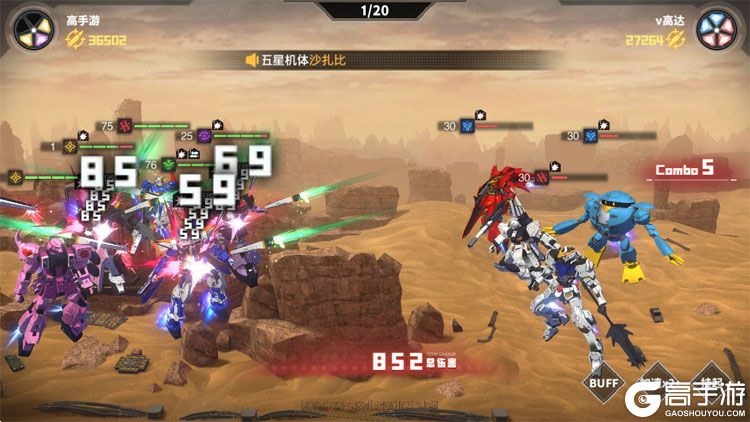Screen dimensions: 750x422
Task: Open the BUFF diamond button
Action: 601,383
